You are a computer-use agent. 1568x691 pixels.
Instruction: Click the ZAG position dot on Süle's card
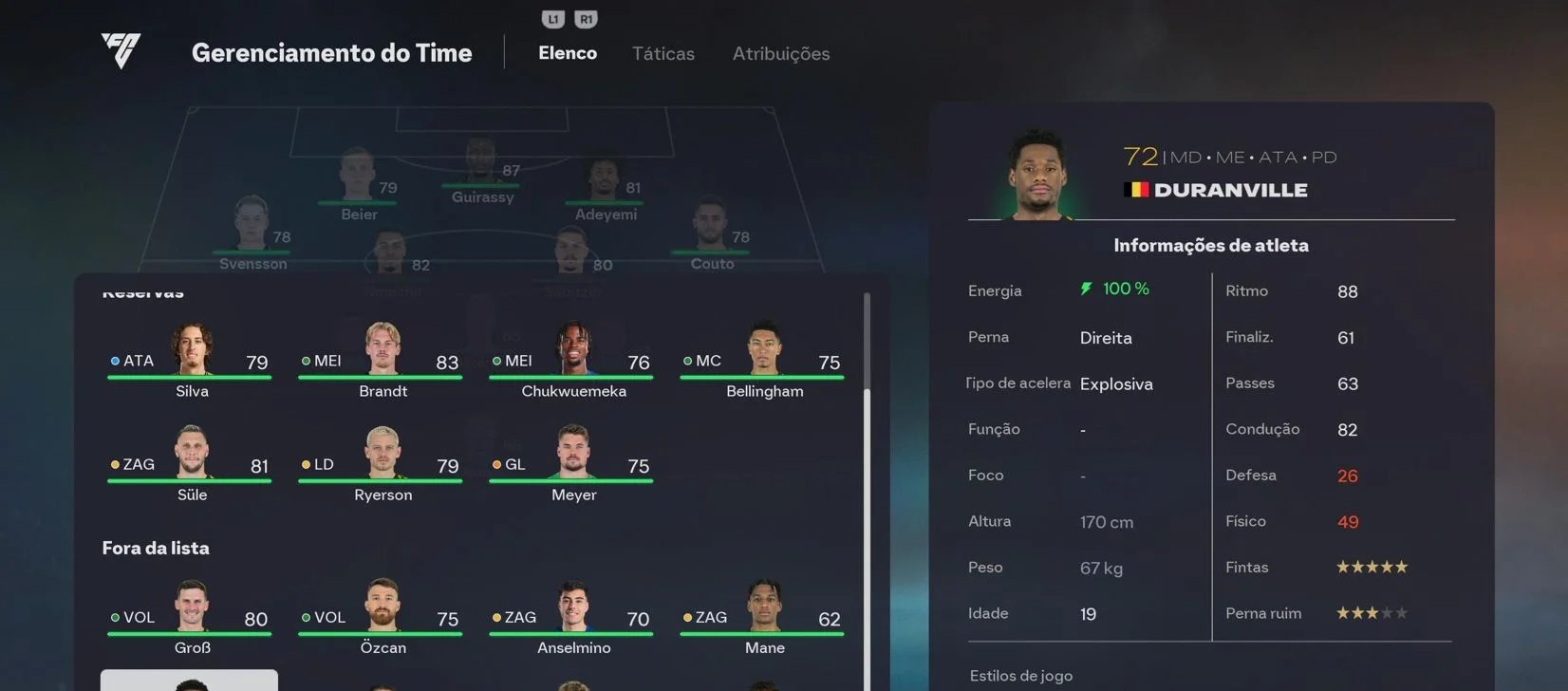(x=115, y=464)
